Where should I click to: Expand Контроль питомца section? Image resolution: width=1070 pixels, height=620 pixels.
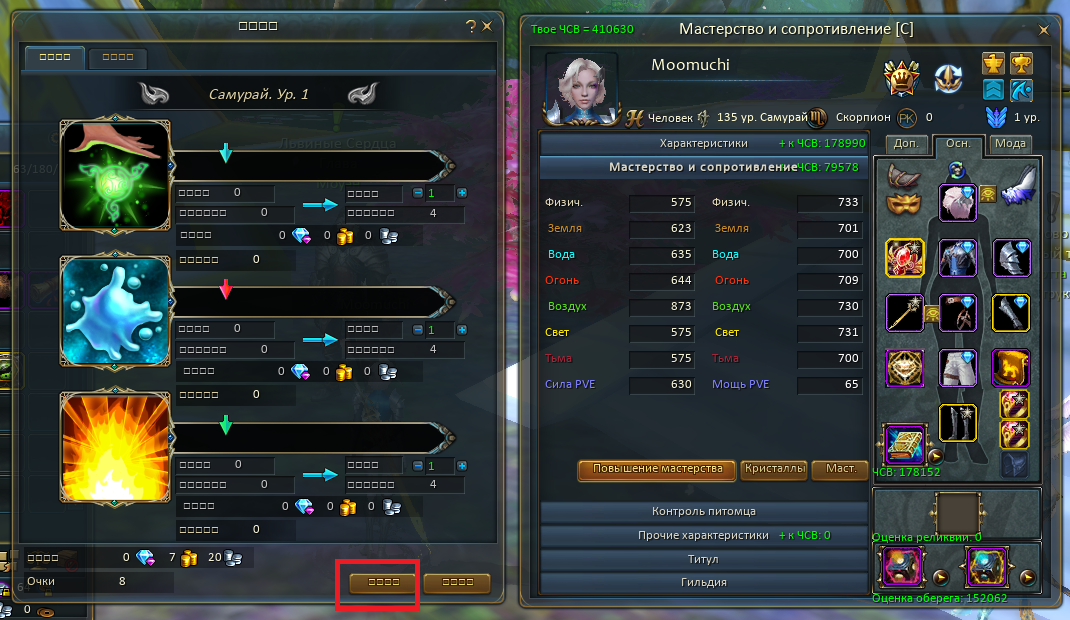[704, 511]
